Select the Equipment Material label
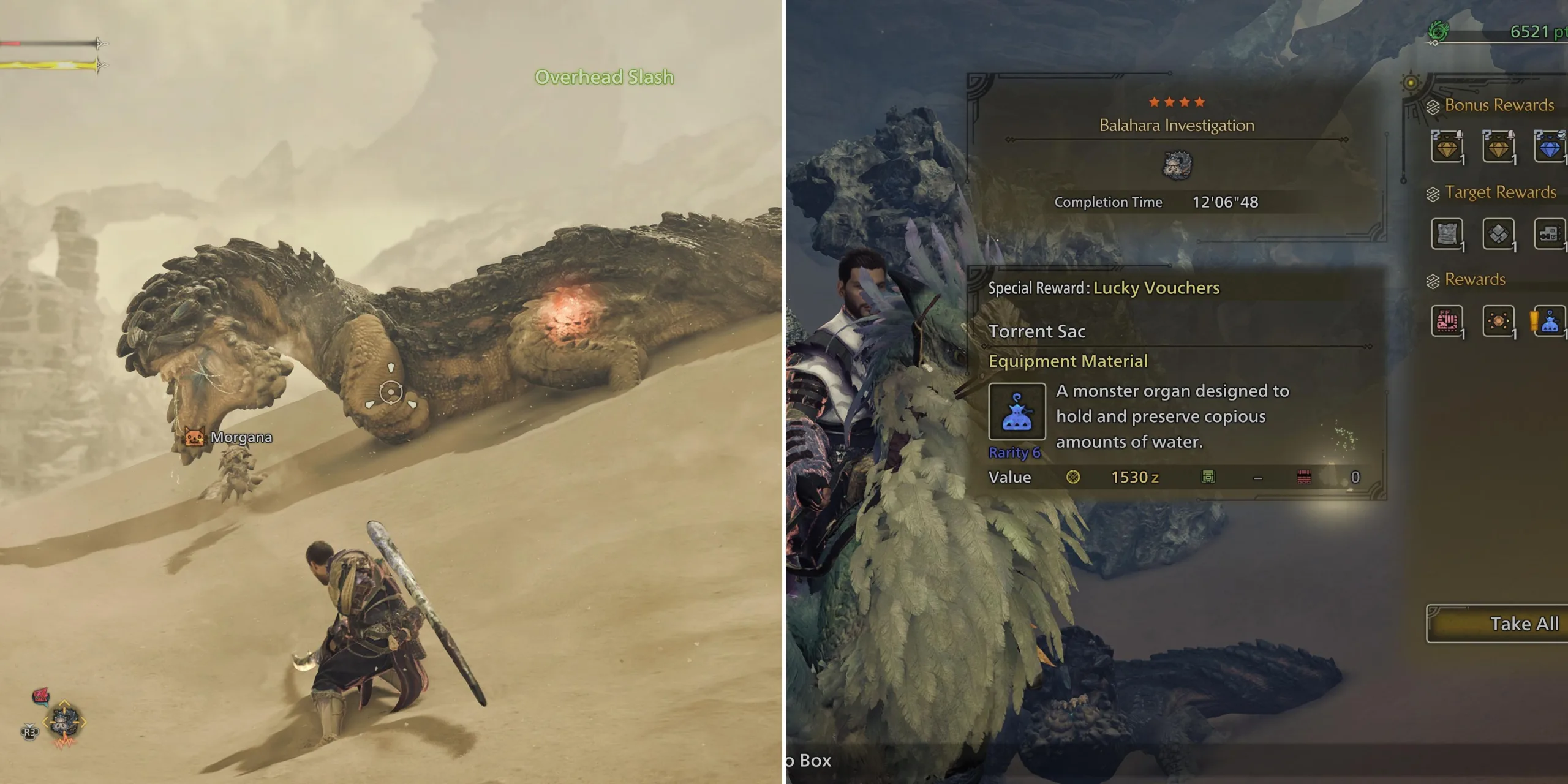The width and height of the screenshot is (1568, 784). [x=1068, y=361]
